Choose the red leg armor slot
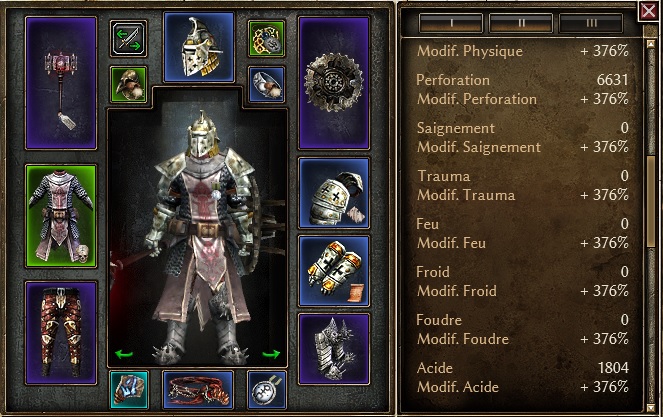The height and width of the screenshot is (417, 663). (x=61, y=318)
